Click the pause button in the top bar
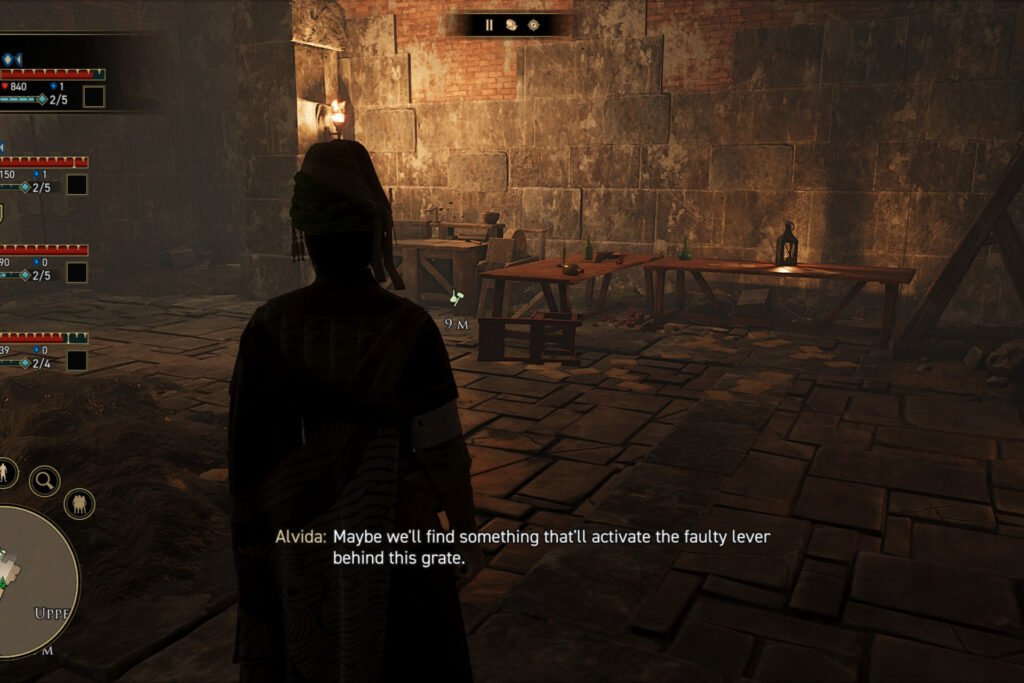1024x683 pixels. (489, 25)
